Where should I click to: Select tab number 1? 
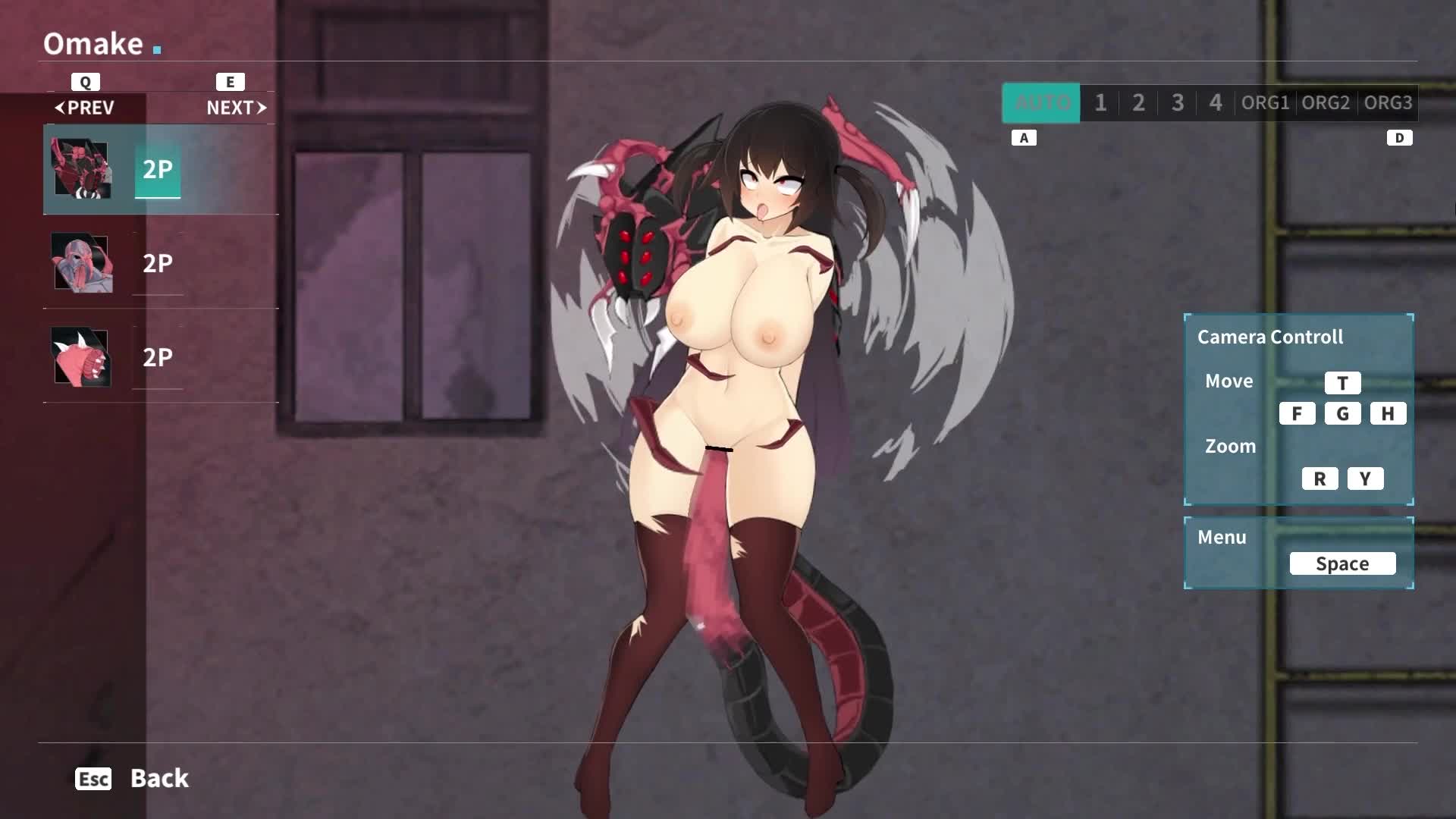[x=1100, y=102]
